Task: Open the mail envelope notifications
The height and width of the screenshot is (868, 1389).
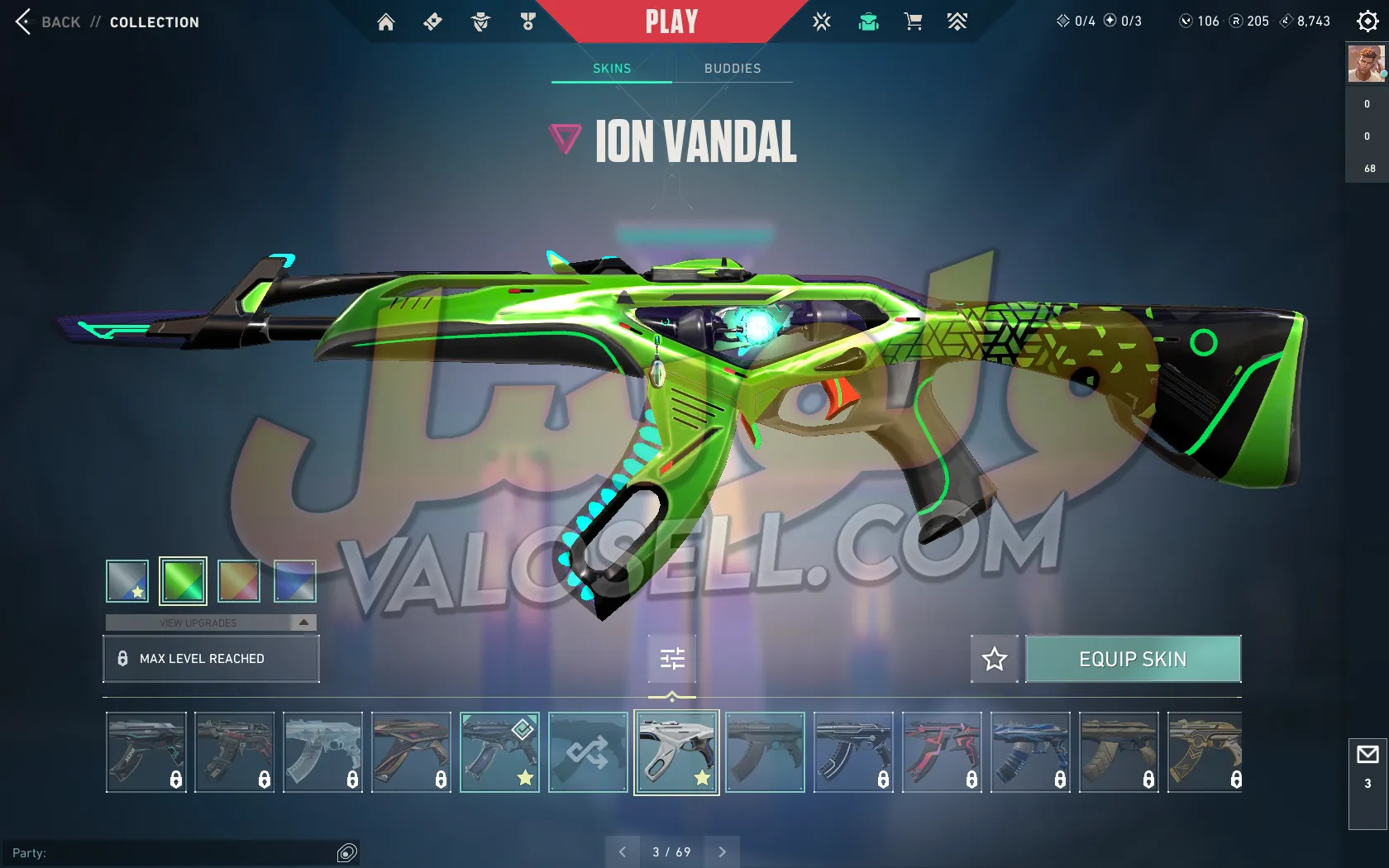Action: tap(1368, 755)
